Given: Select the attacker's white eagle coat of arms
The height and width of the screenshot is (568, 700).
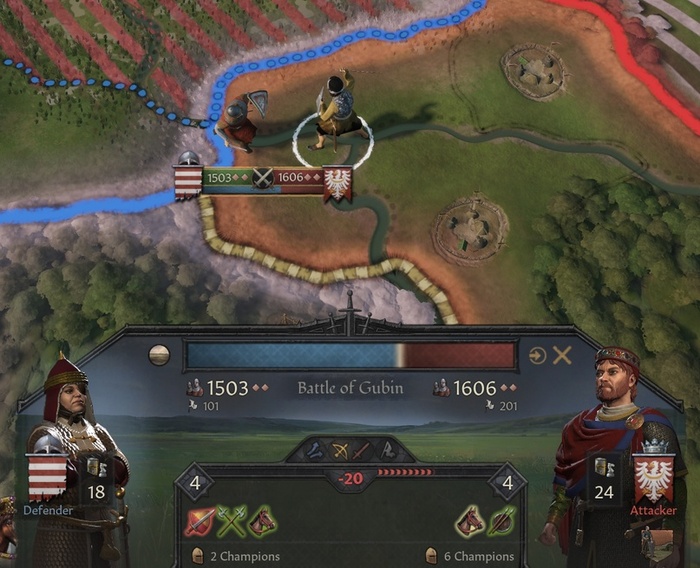Looking at the screenshot, I should pos(652,475).
